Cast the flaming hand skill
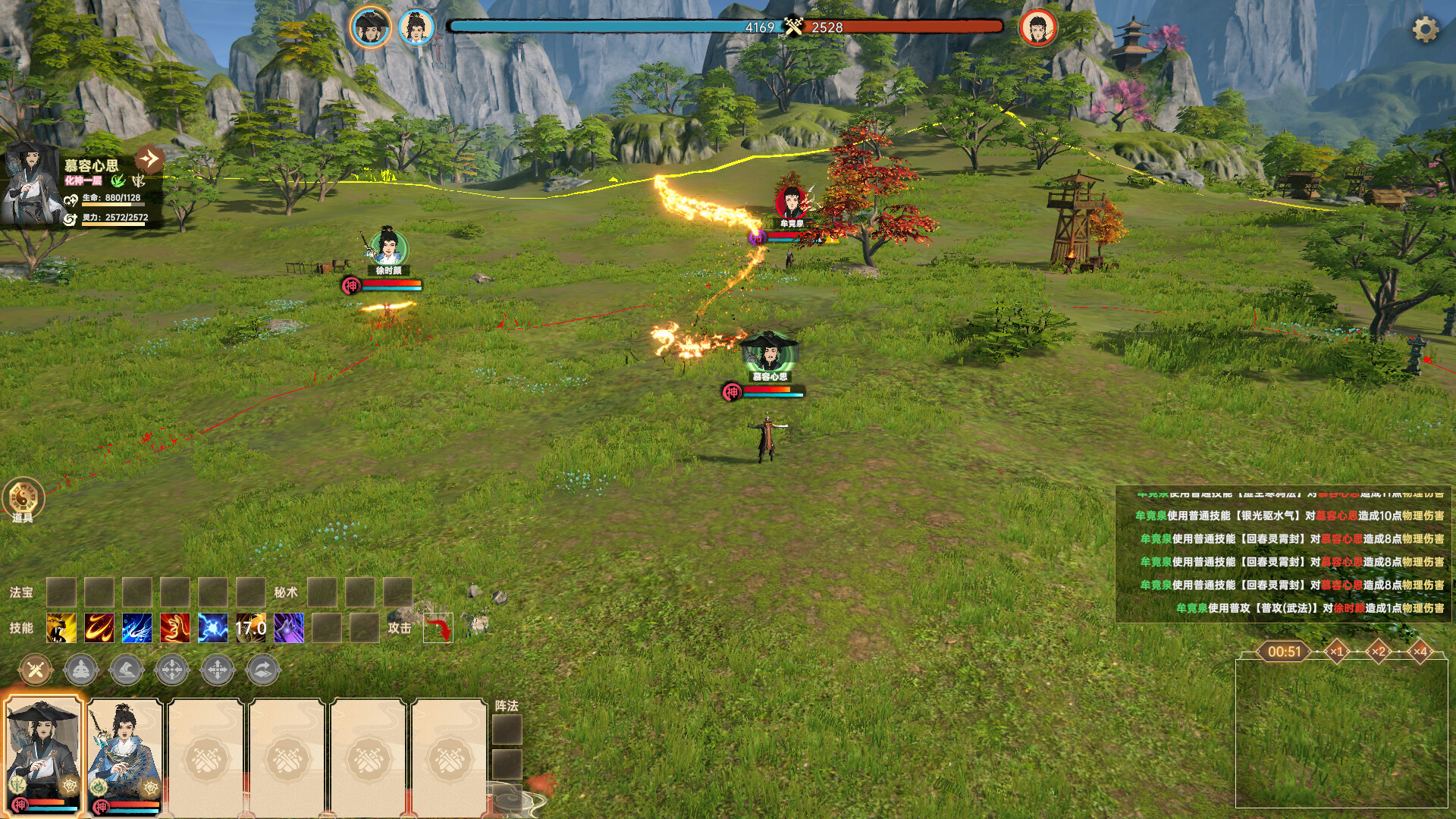The height and width of the screenshot is (819, 1456). [x=175, y=628]
